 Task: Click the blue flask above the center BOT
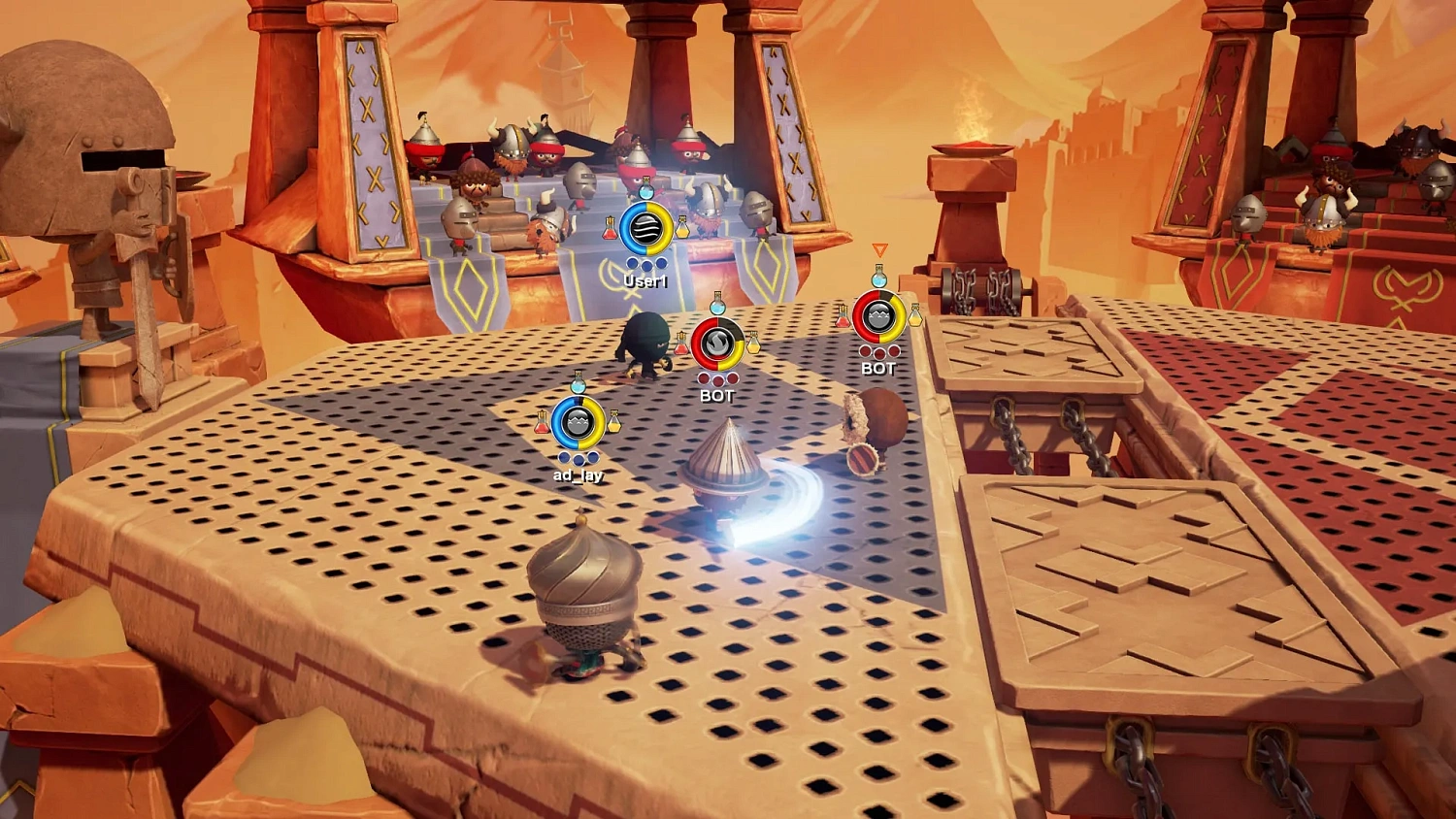[x=717, y=306]
